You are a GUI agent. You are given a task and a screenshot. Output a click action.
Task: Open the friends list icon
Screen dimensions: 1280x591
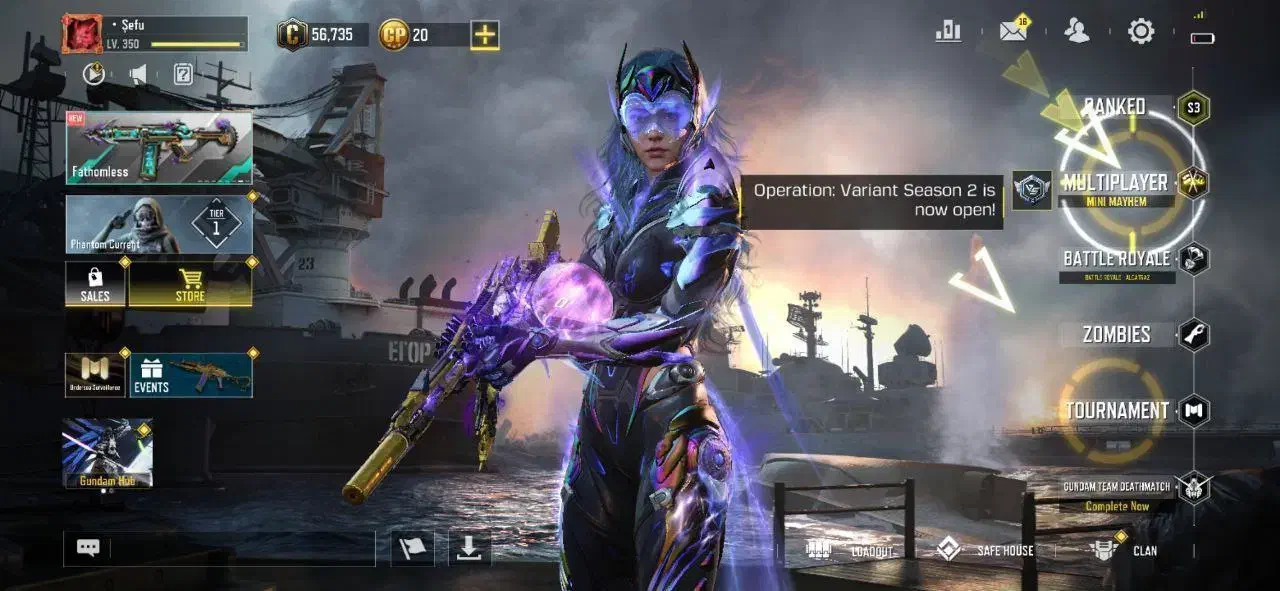1077,31
